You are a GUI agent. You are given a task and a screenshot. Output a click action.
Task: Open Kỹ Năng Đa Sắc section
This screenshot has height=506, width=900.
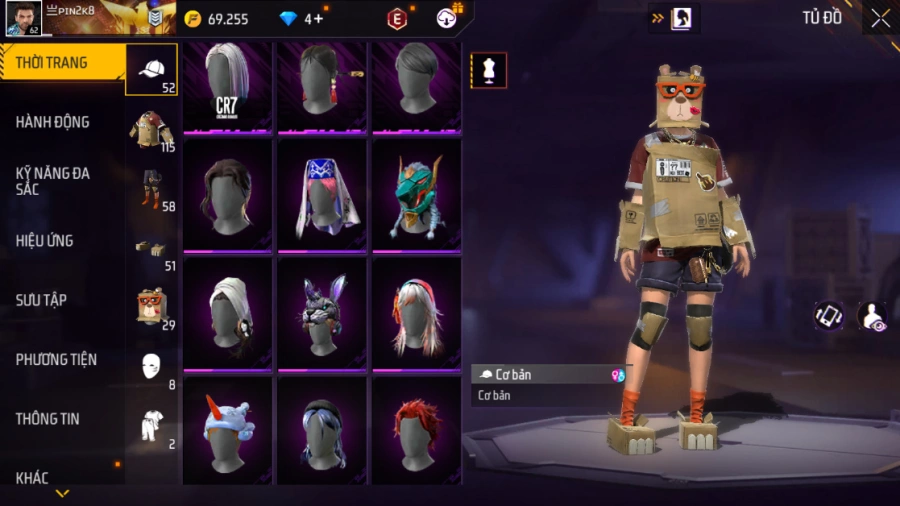point(53,181)
